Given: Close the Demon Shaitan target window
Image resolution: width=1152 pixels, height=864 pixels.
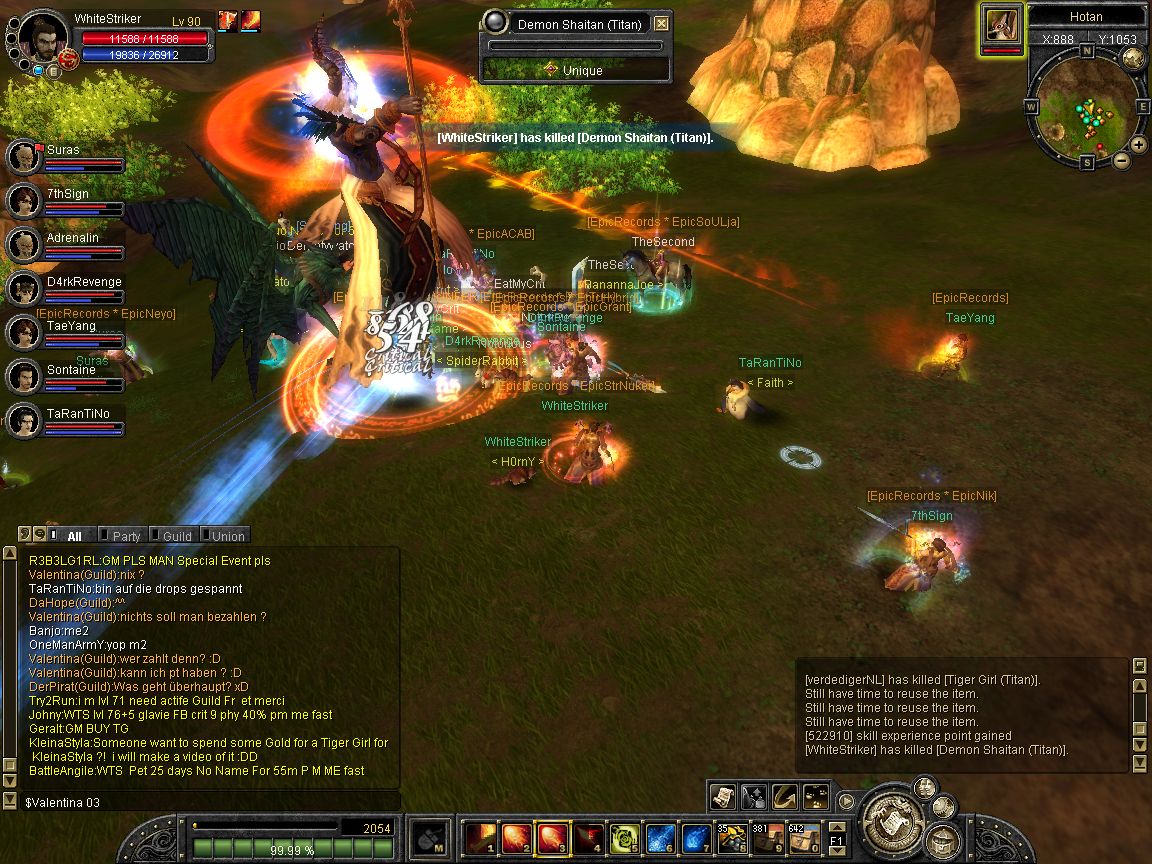Looking at the screenshot, I should tap(662, 23).
